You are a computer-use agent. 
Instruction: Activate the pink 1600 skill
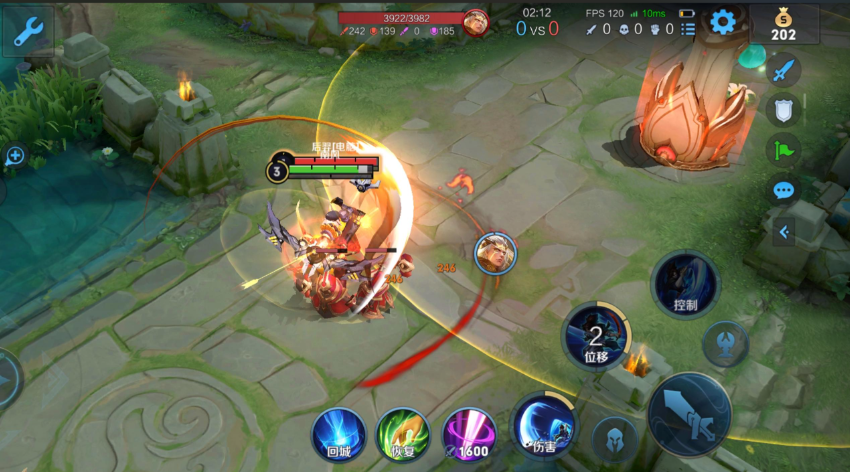[469, 434]
